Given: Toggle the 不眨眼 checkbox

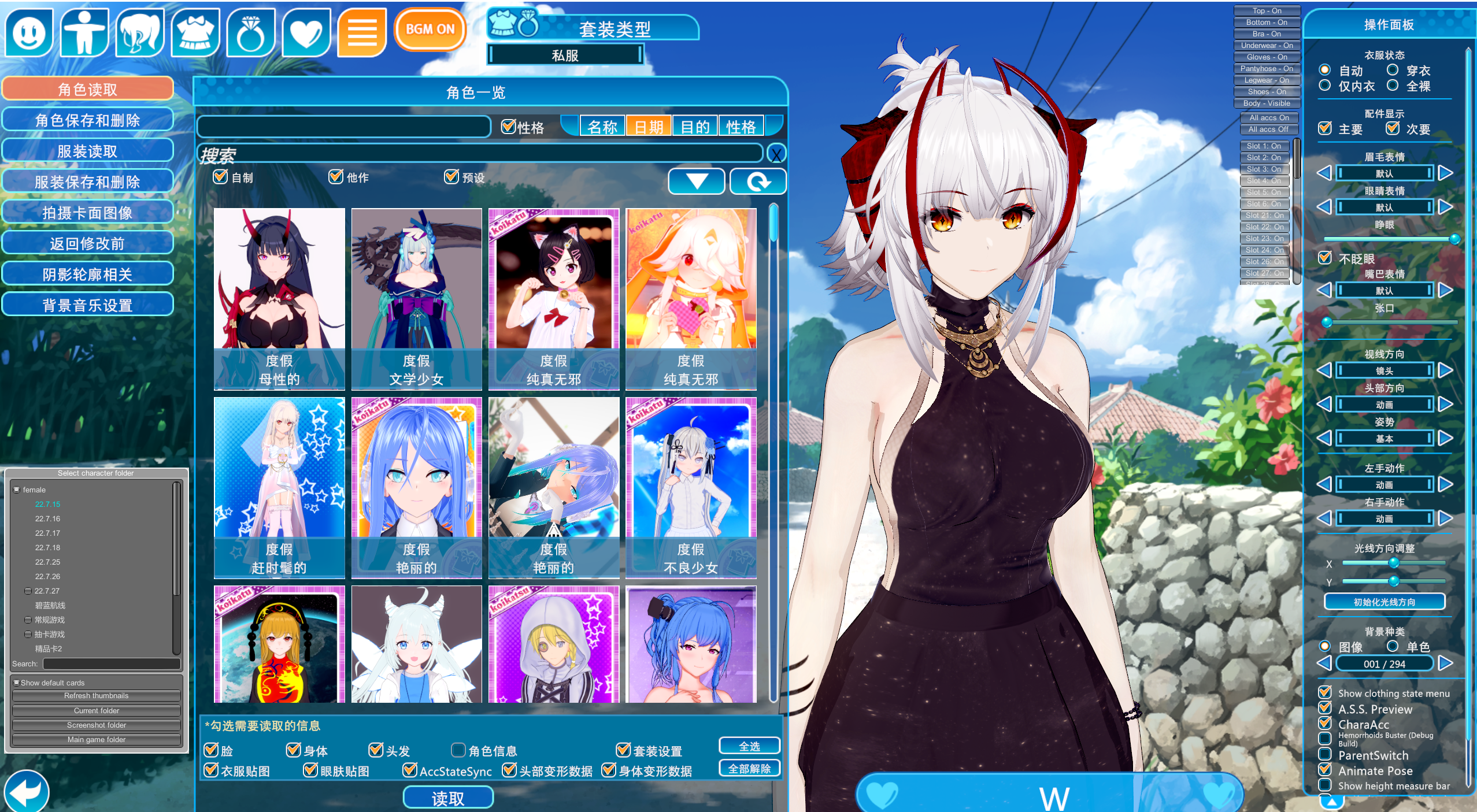Looking at the screenshot, I should [1326, 258].
